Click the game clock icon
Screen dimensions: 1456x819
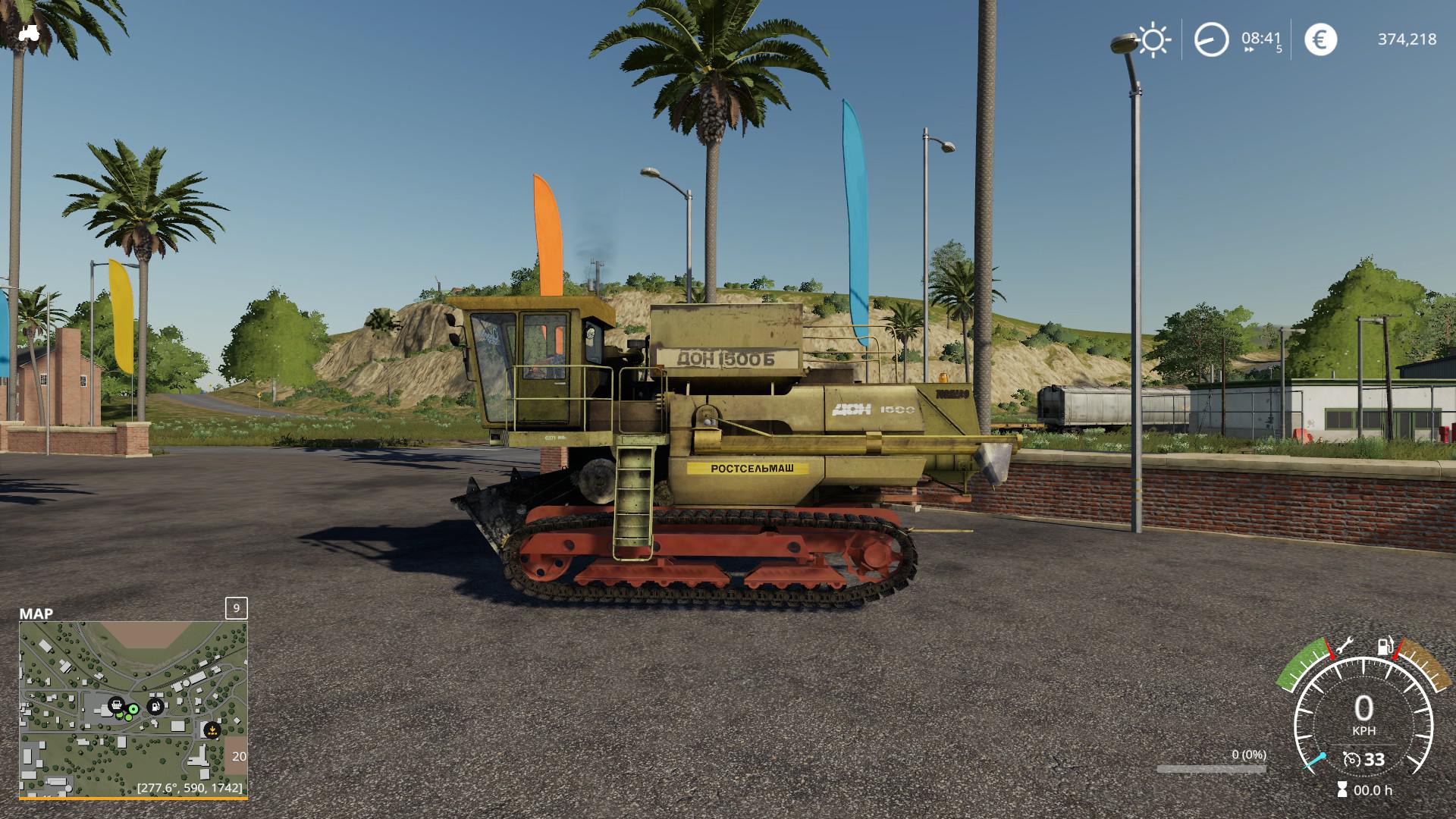1211,39
